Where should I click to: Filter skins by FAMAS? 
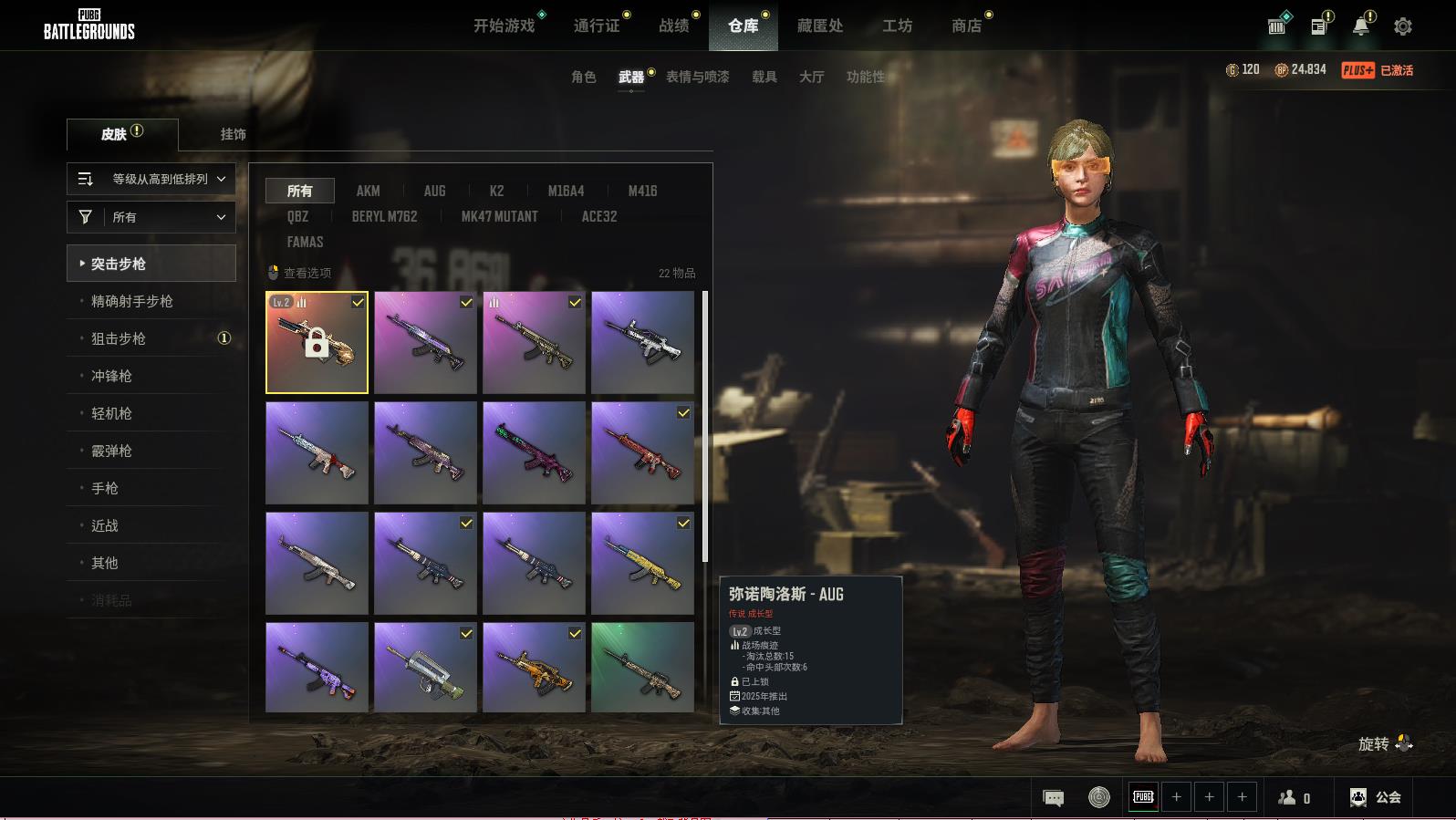click(x=305, y=242)
